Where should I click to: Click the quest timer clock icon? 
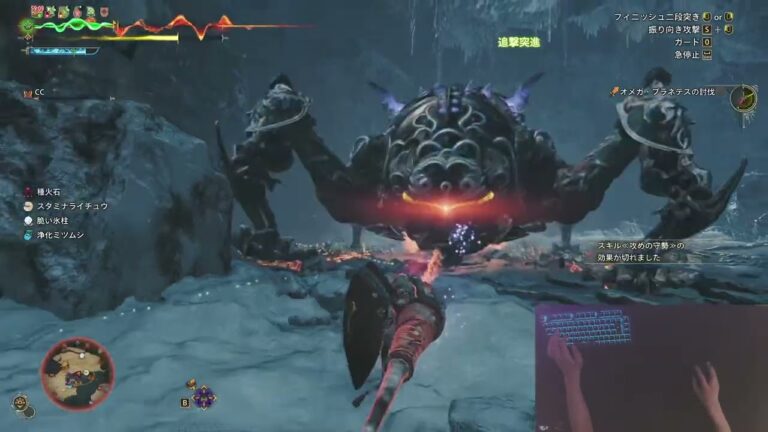[742, 98]
